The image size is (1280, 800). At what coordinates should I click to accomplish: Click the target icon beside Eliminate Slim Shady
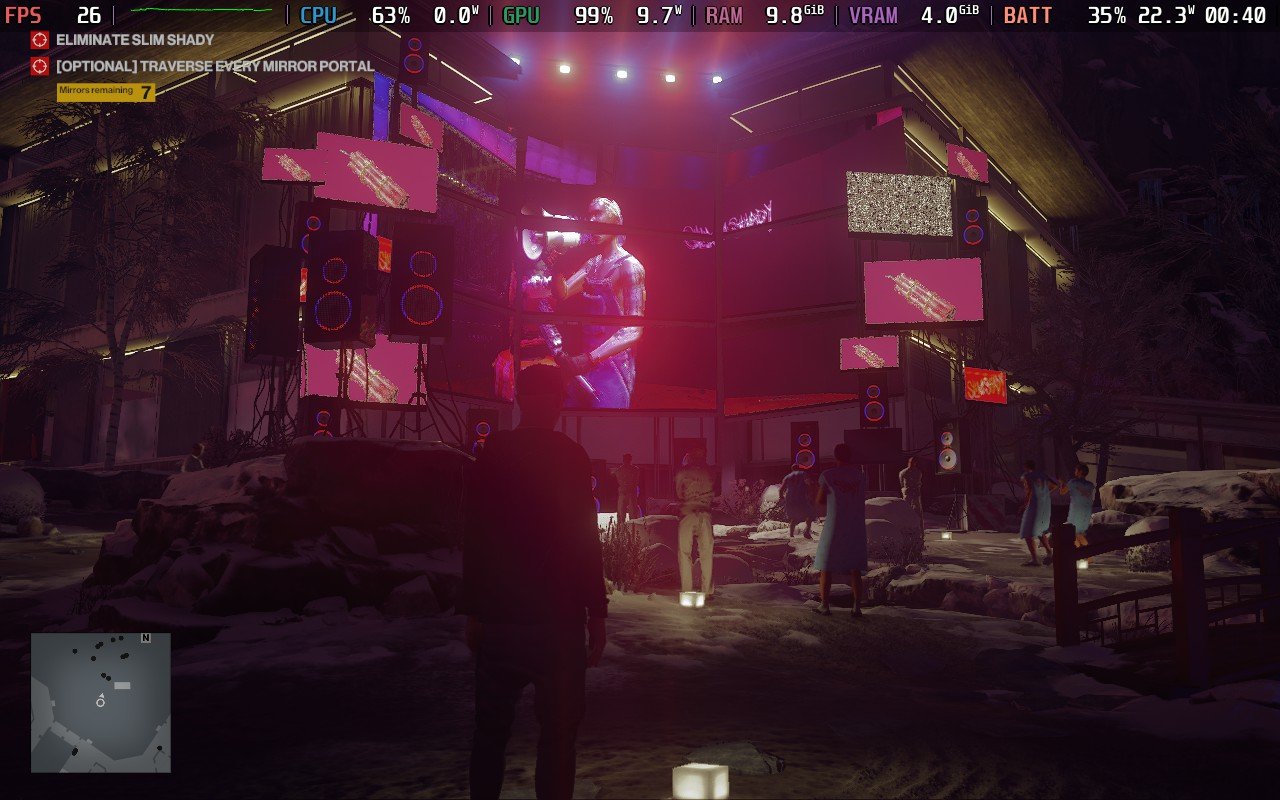coord(40,40)
